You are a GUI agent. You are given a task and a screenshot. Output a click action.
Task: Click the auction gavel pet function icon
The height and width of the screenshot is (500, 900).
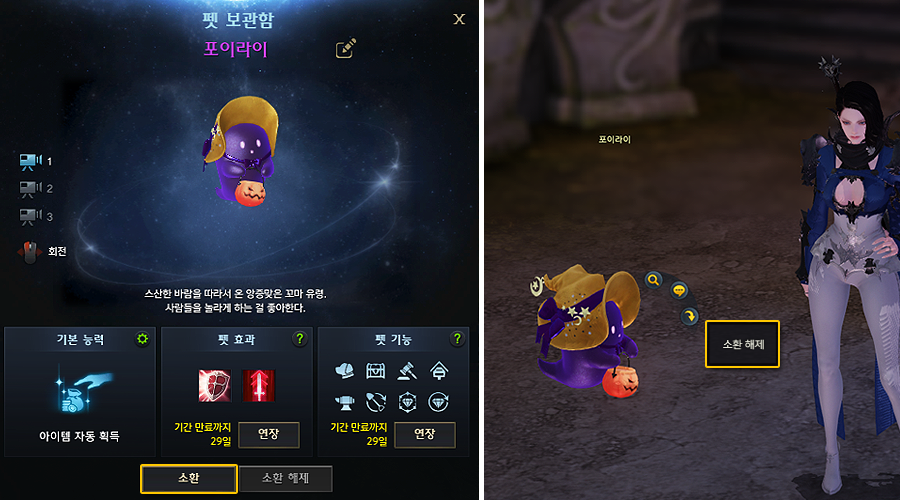click(409, 370)
